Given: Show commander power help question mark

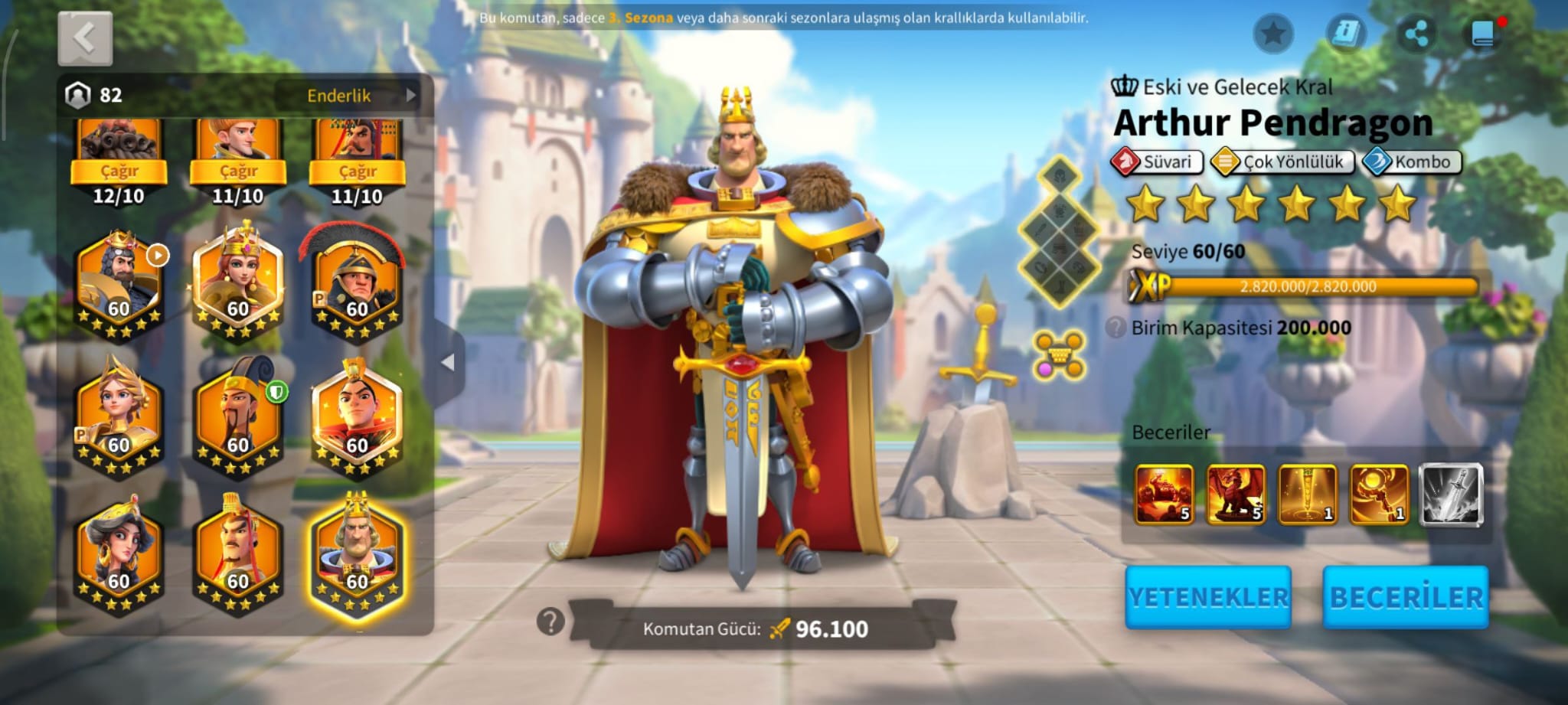Looking at the screenshot, I should [x=550, y=622].
